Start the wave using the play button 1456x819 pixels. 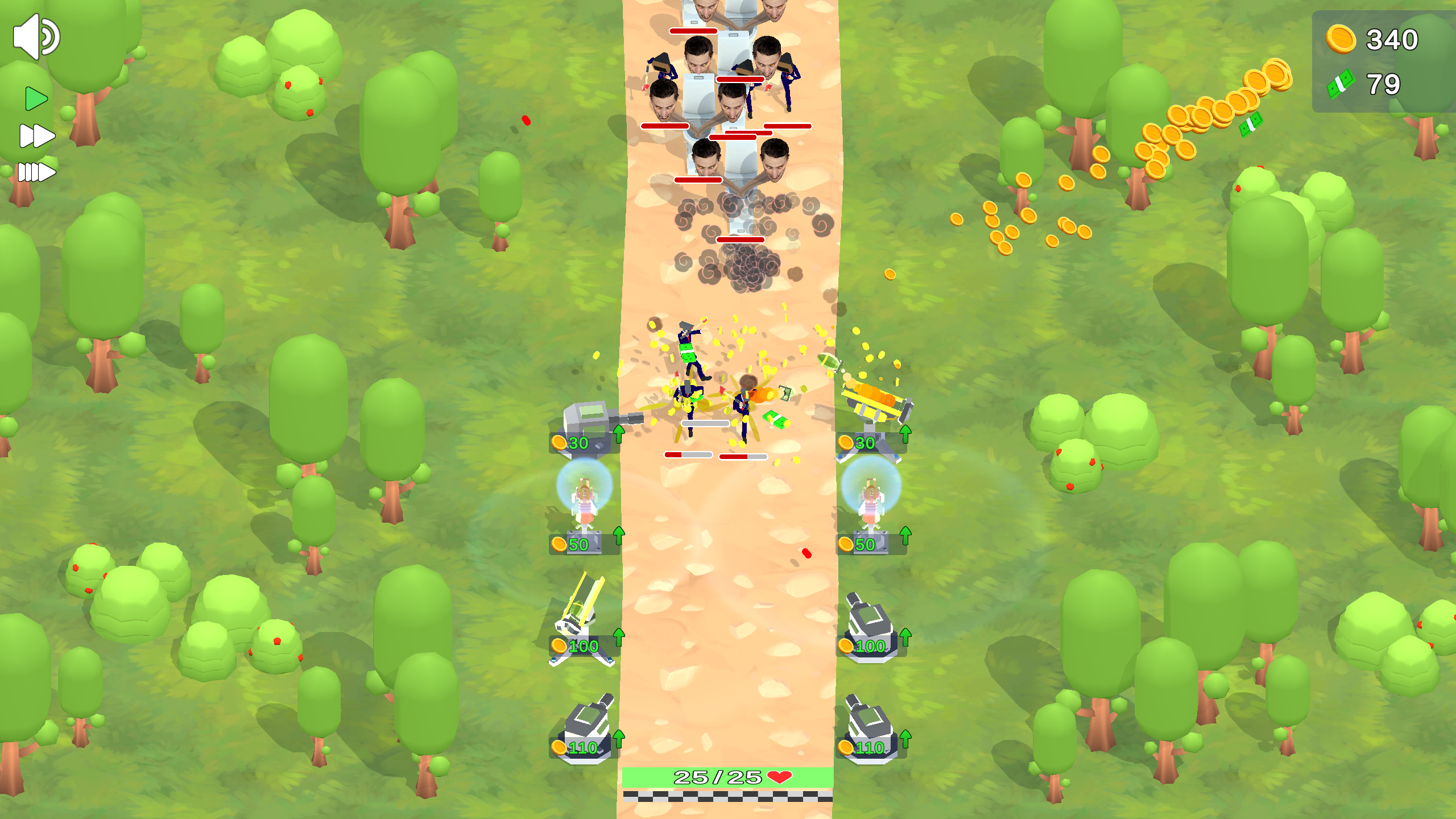35,98
